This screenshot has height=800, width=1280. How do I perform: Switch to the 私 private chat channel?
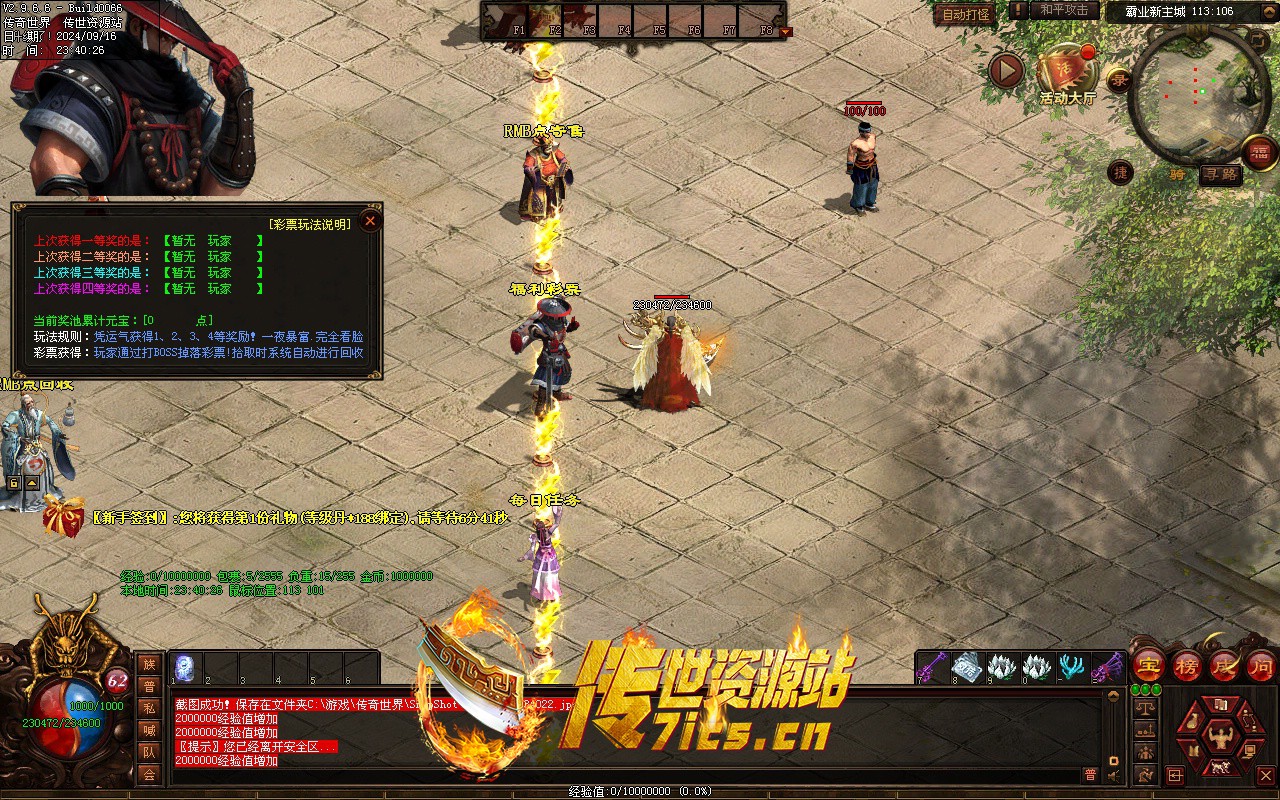point(149,708)
